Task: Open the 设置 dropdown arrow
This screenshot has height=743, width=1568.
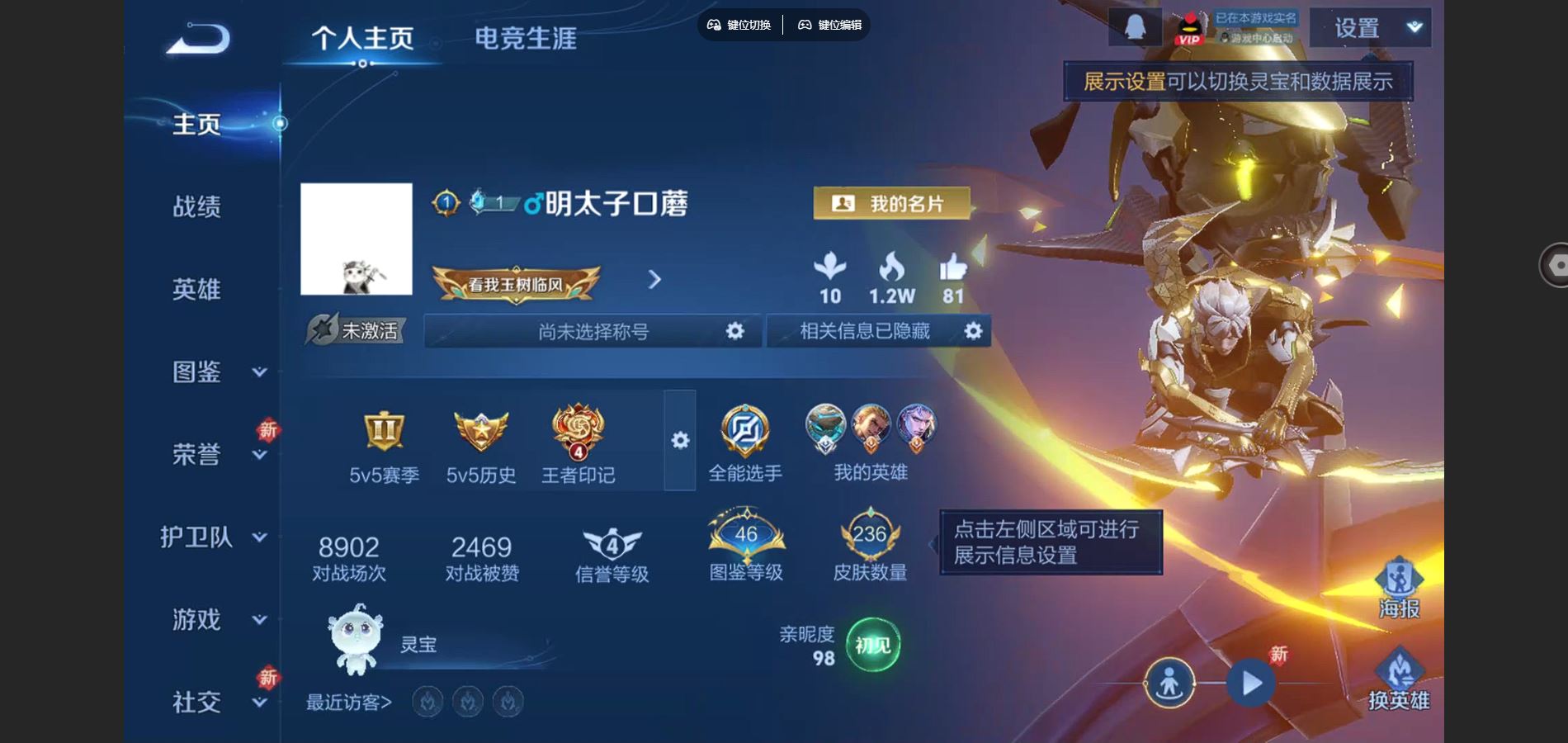Action: point(1413,26)
